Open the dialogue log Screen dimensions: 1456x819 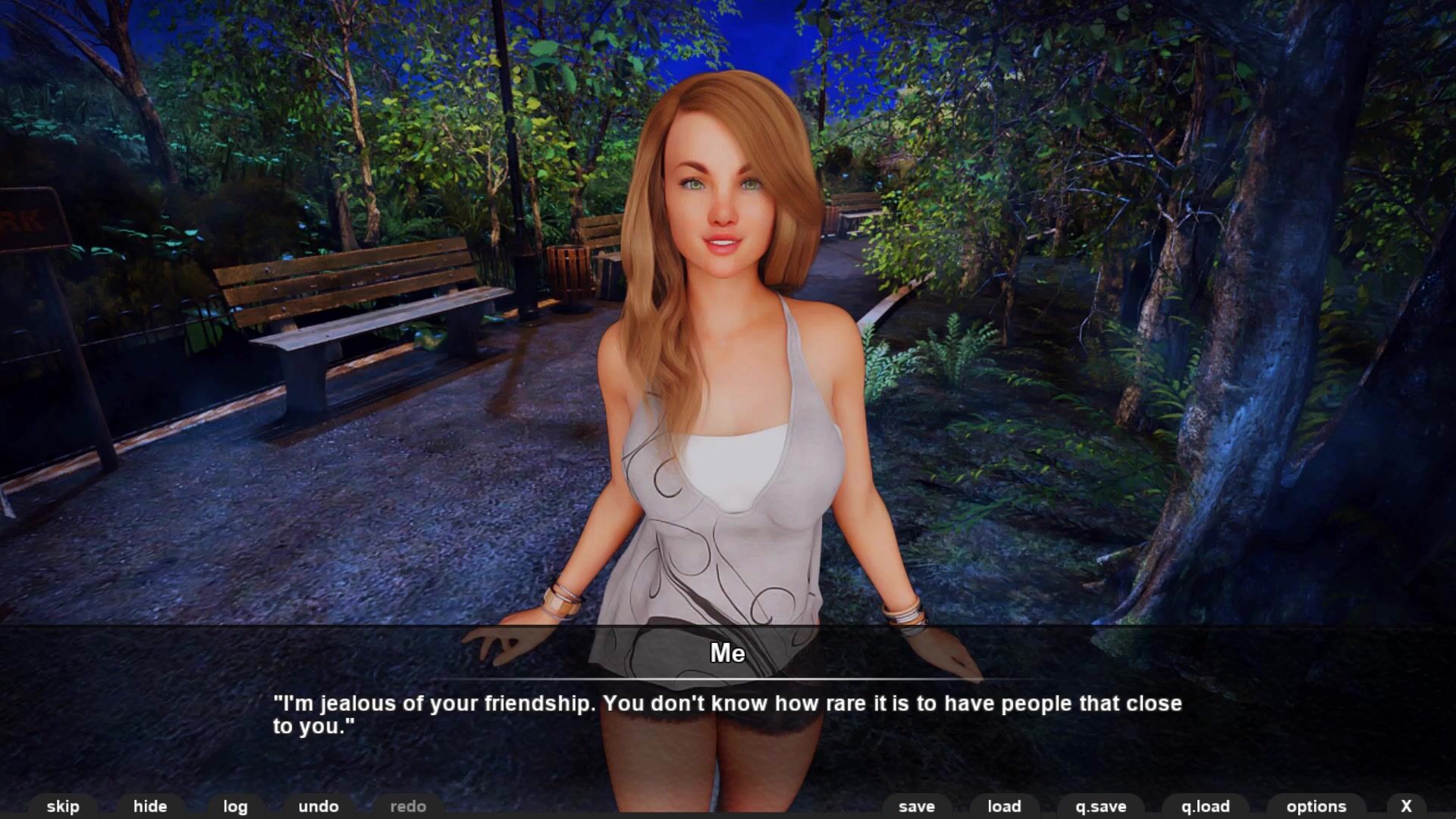coord(235,806)
